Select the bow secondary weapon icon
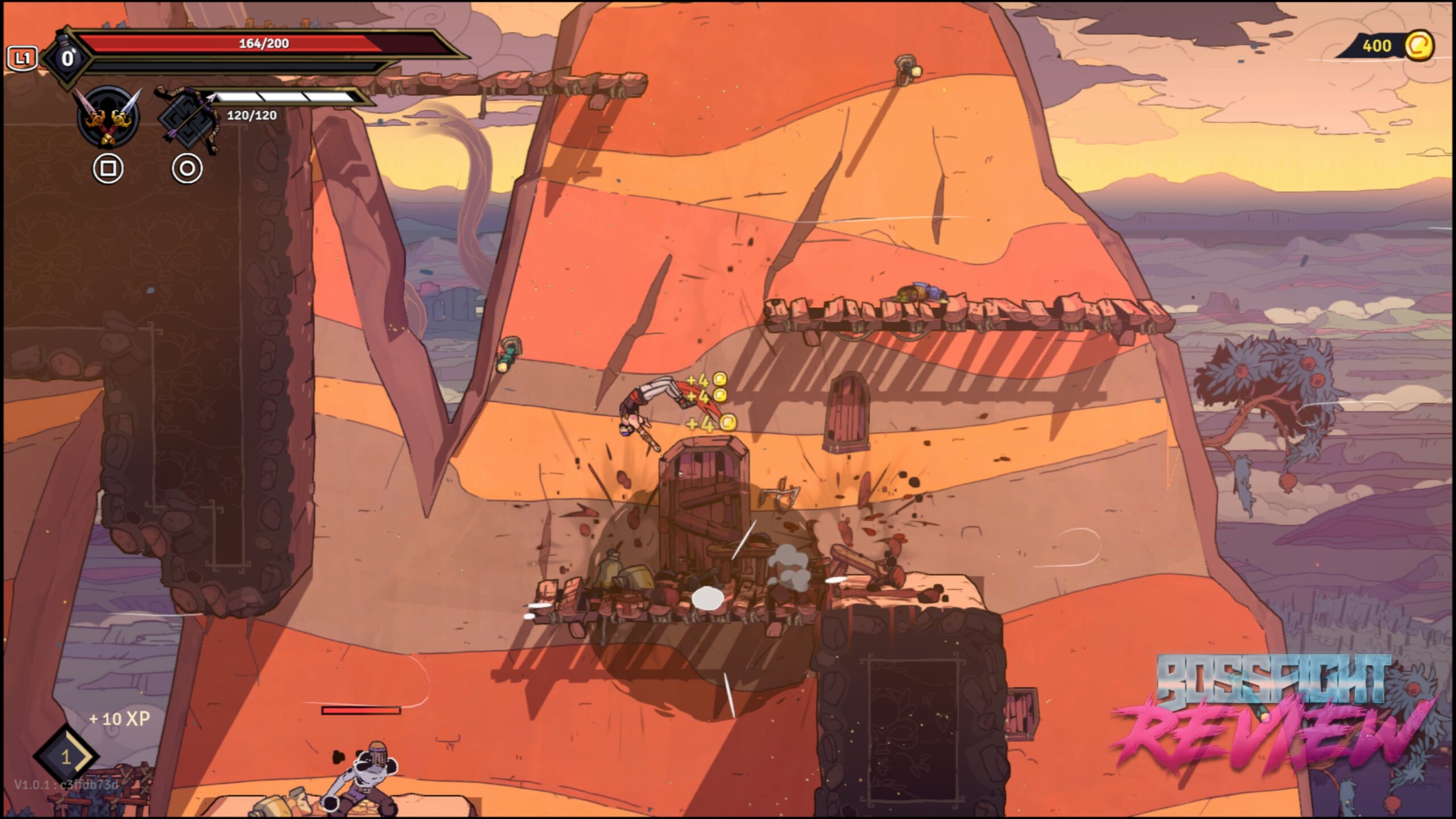Image resolution: width=1456 pixels, height=819 pixels. tap(187, 119)
